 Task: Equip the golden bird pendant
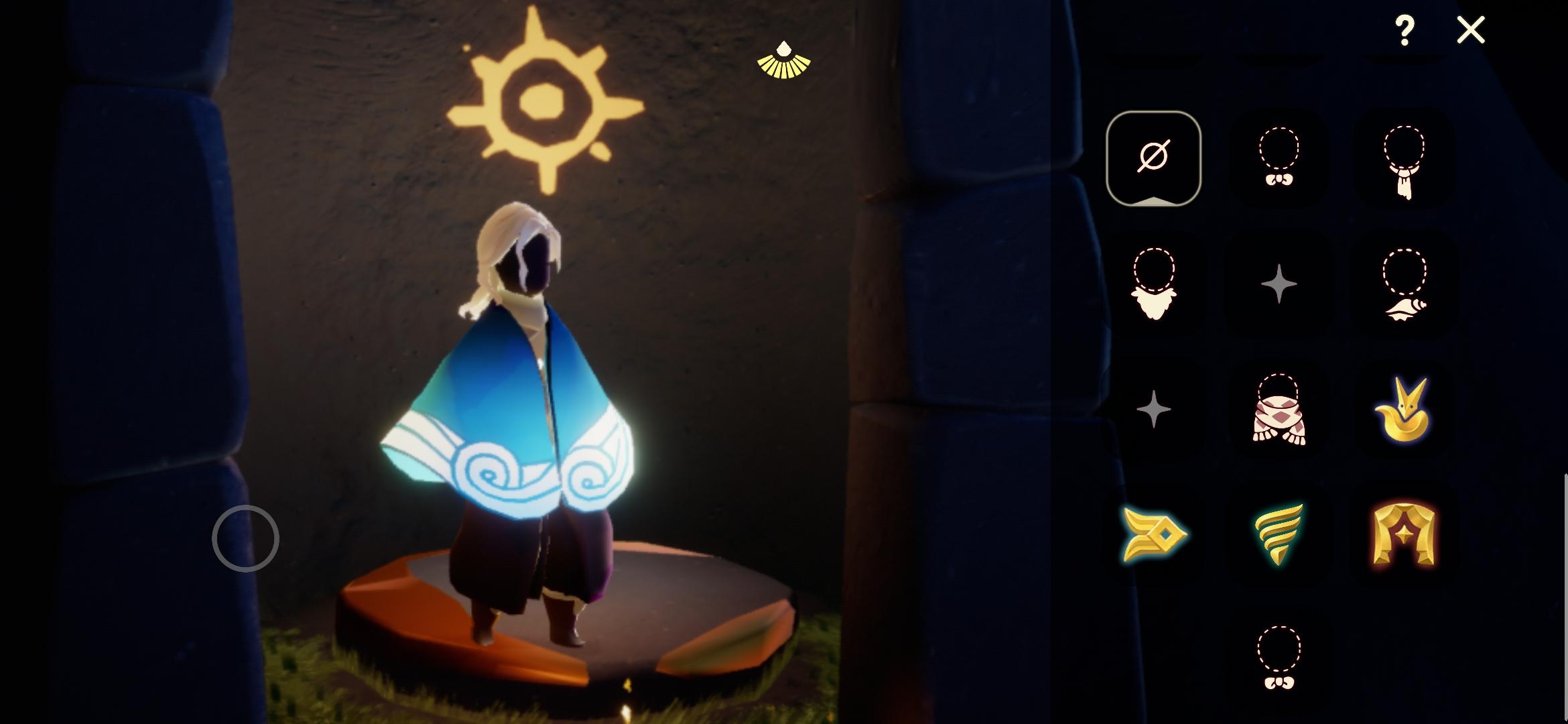pos(1407,409)
